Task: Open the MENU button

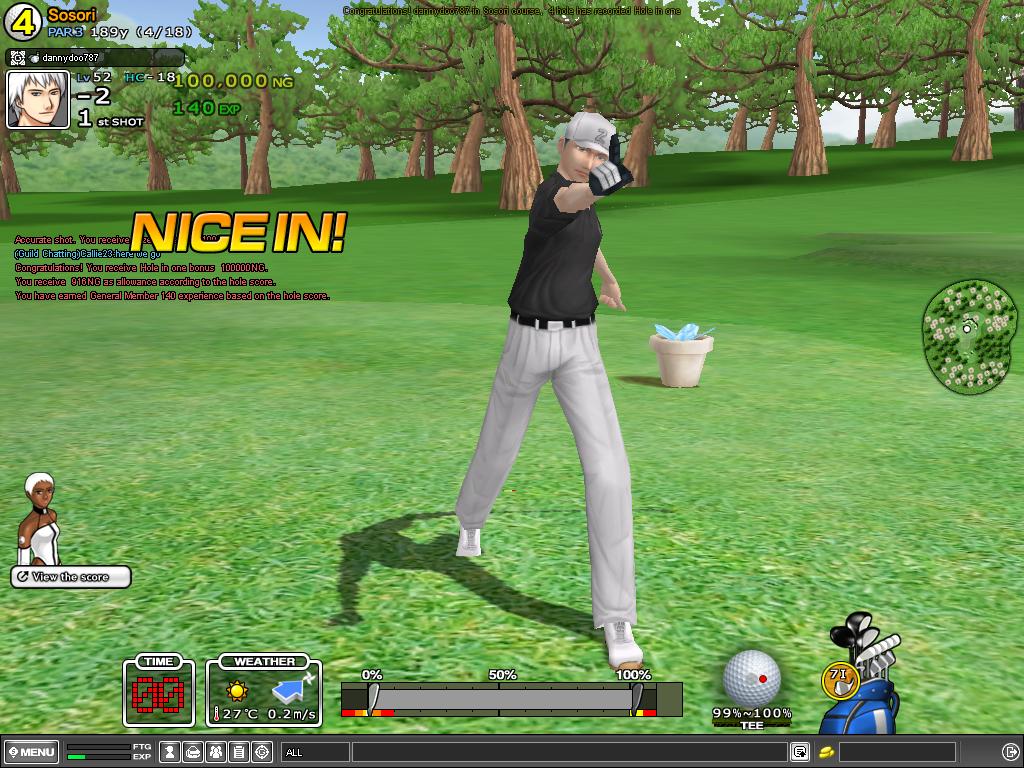Action: (x=31, y=752)
